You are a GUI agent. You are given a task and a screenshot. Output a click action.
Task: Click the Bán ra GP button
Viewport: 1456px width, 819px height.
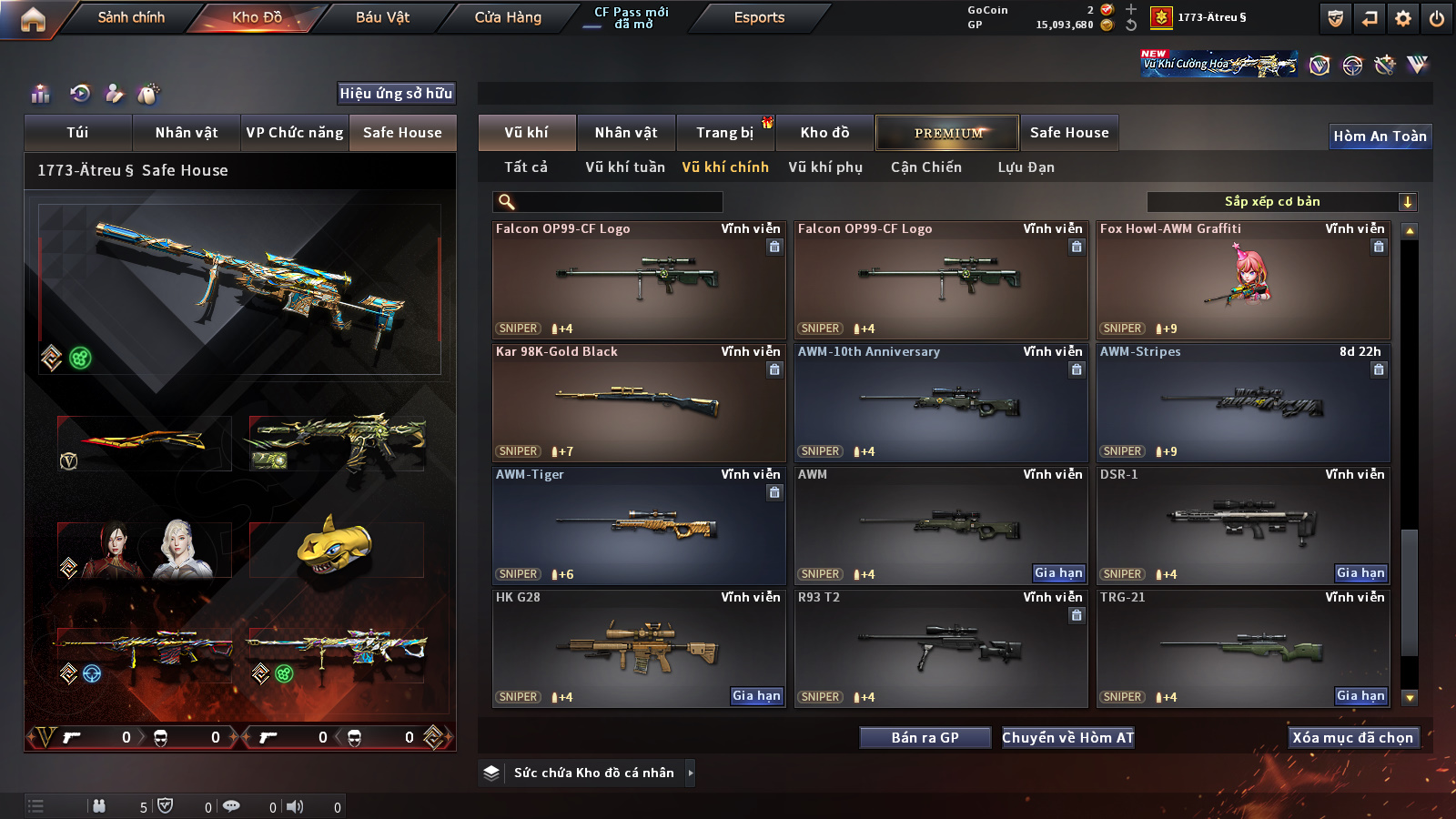(925, 738)
